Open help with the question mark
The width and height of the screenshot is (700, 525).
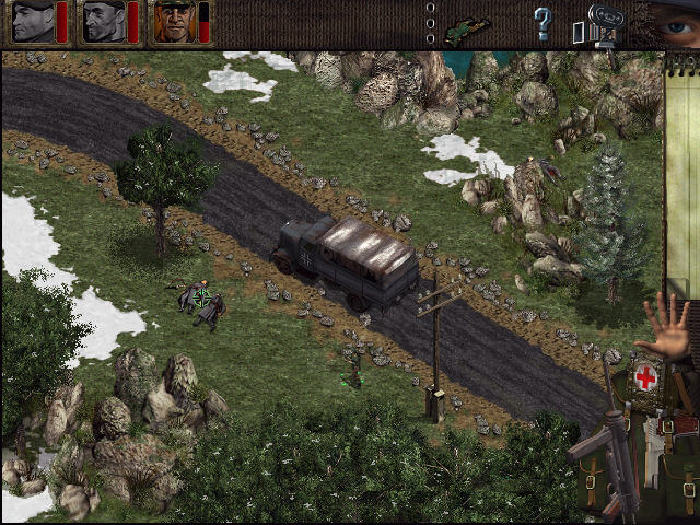click(x=542, y=23)
